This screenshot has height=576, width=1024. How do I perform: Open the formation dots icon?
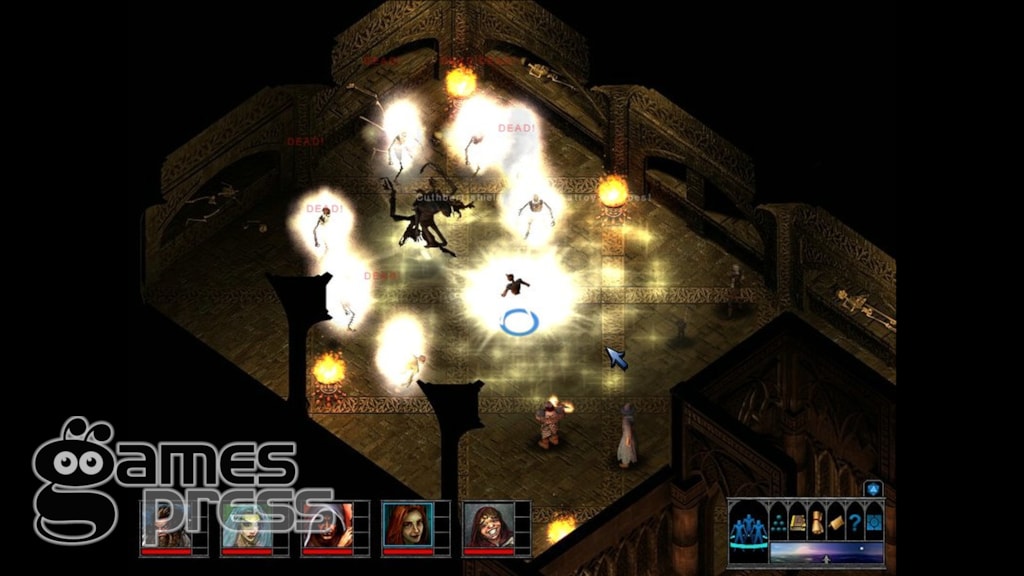[x=779, y=521]
